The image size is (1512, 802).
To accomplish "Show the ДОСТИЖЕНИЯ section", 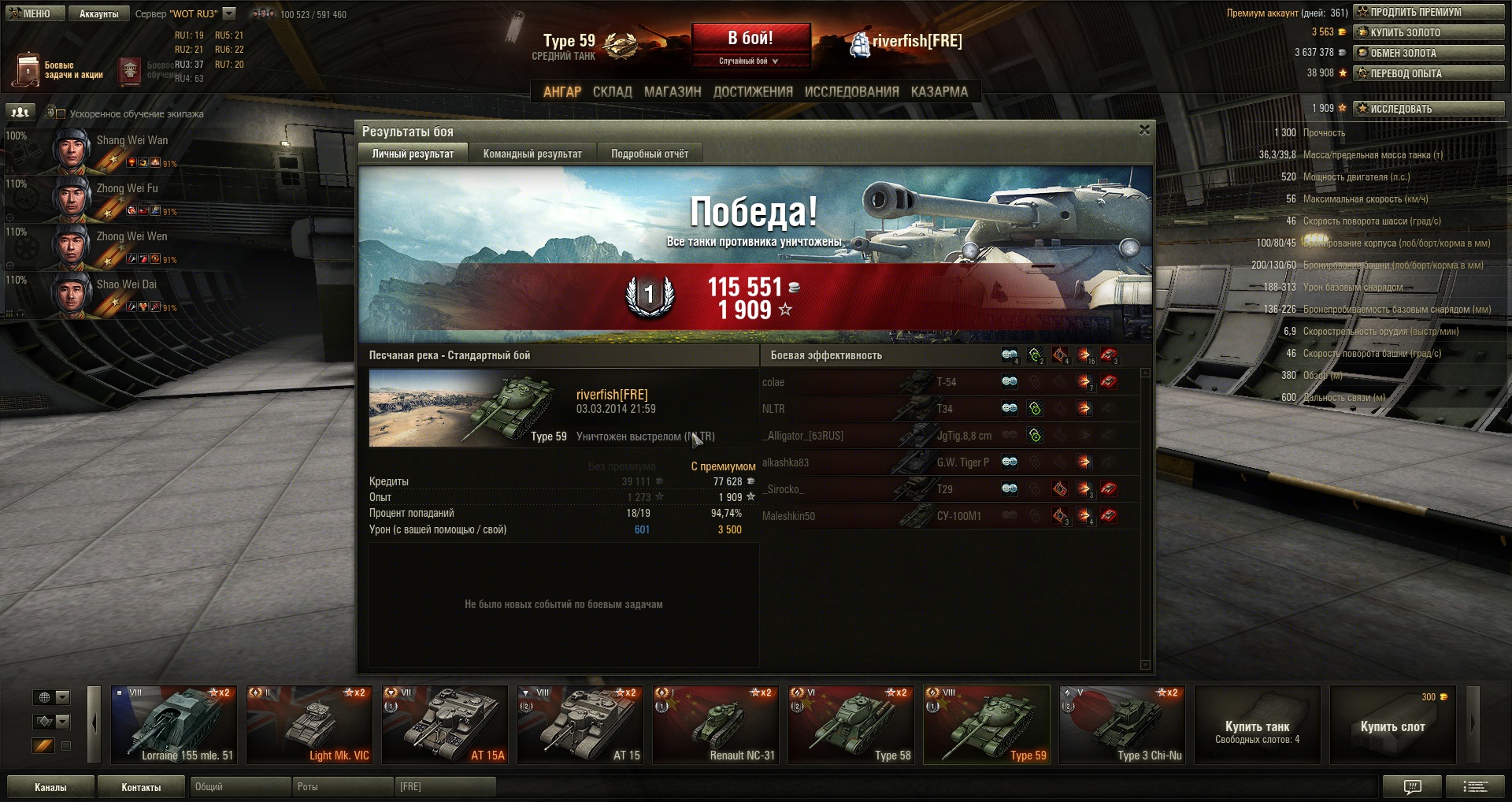I will point(753,91).
